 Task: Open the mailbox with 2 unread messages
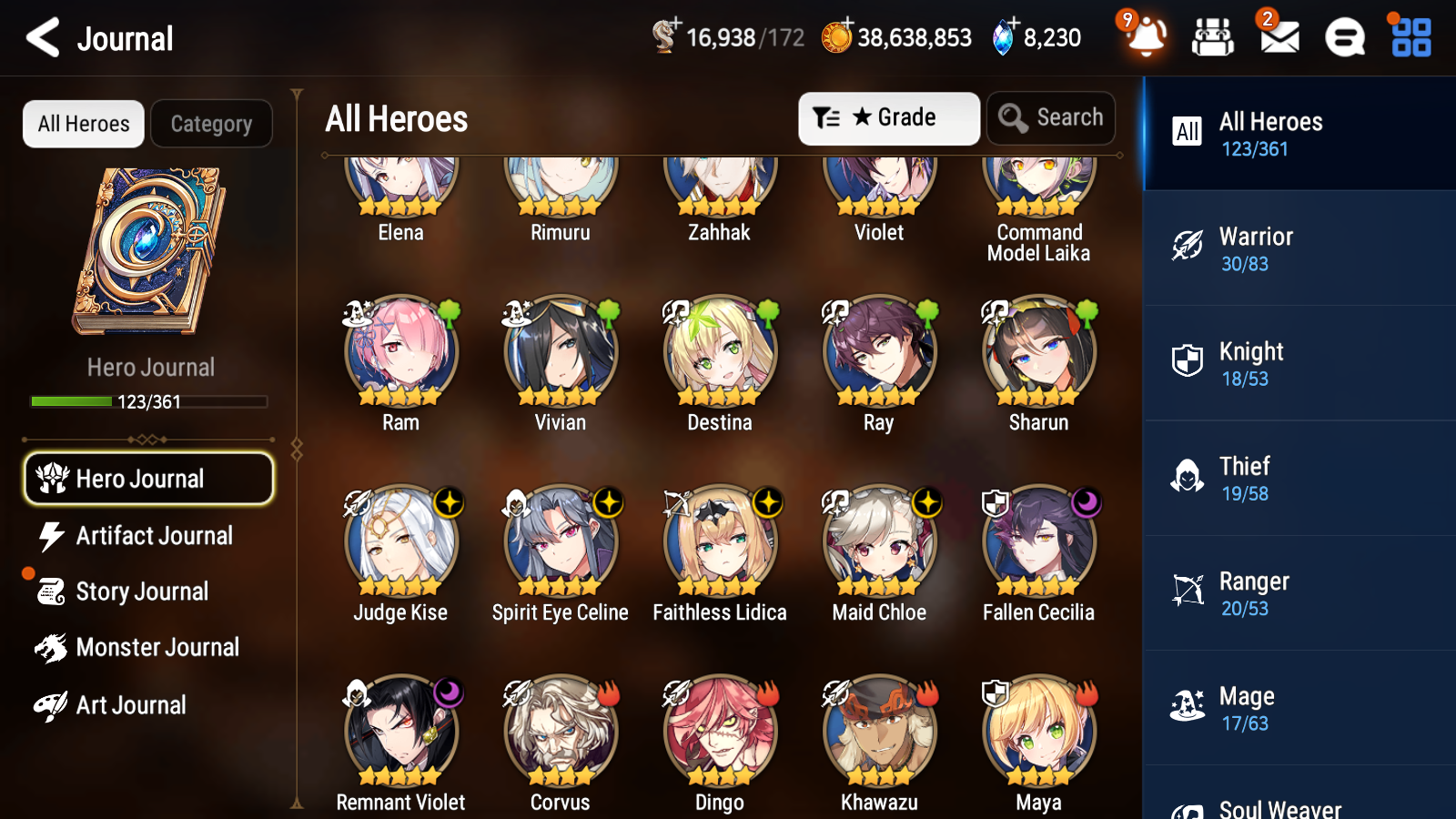(x=1278, y=38)
